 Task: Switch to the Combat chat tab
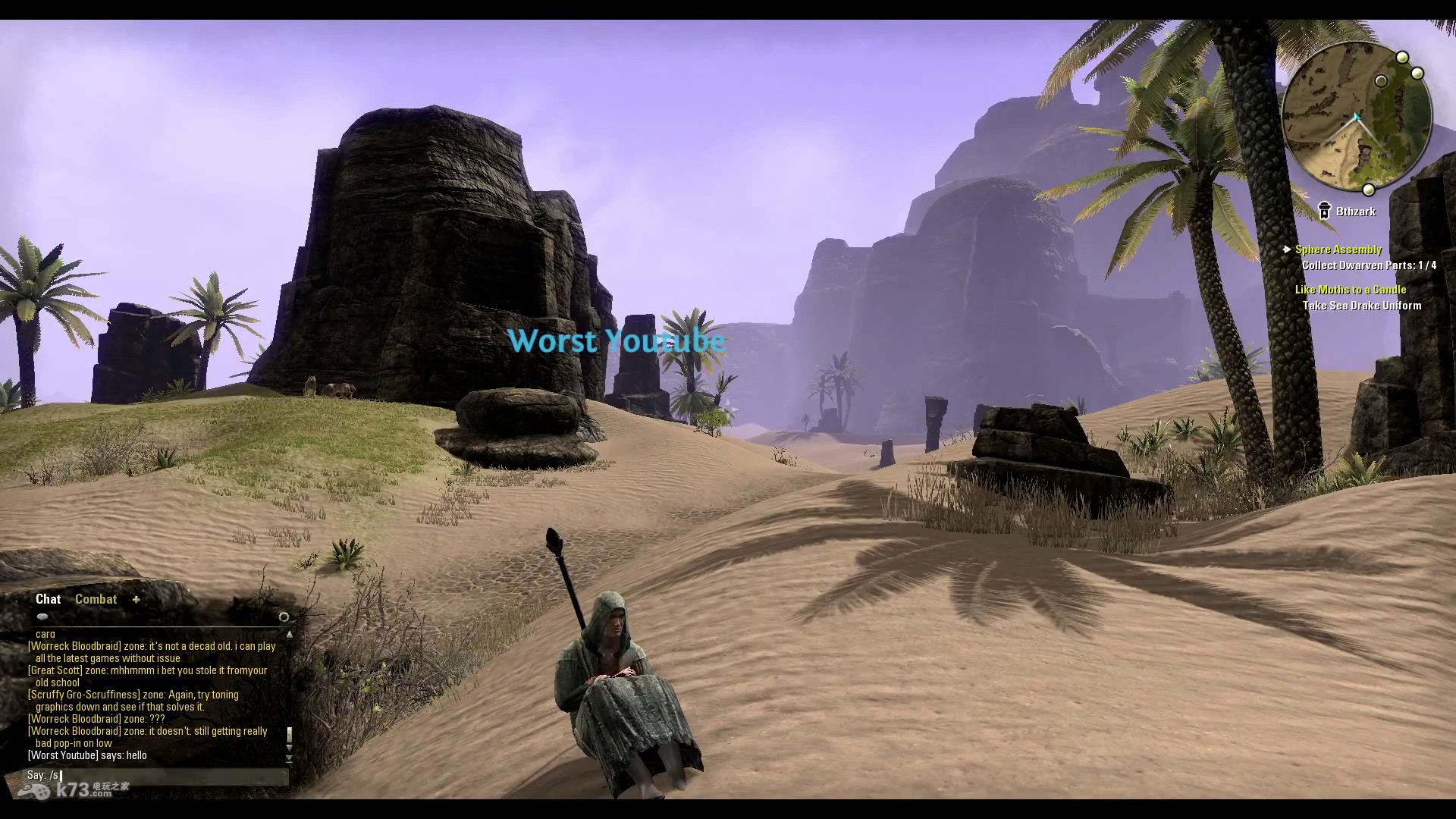pos(96,599)
